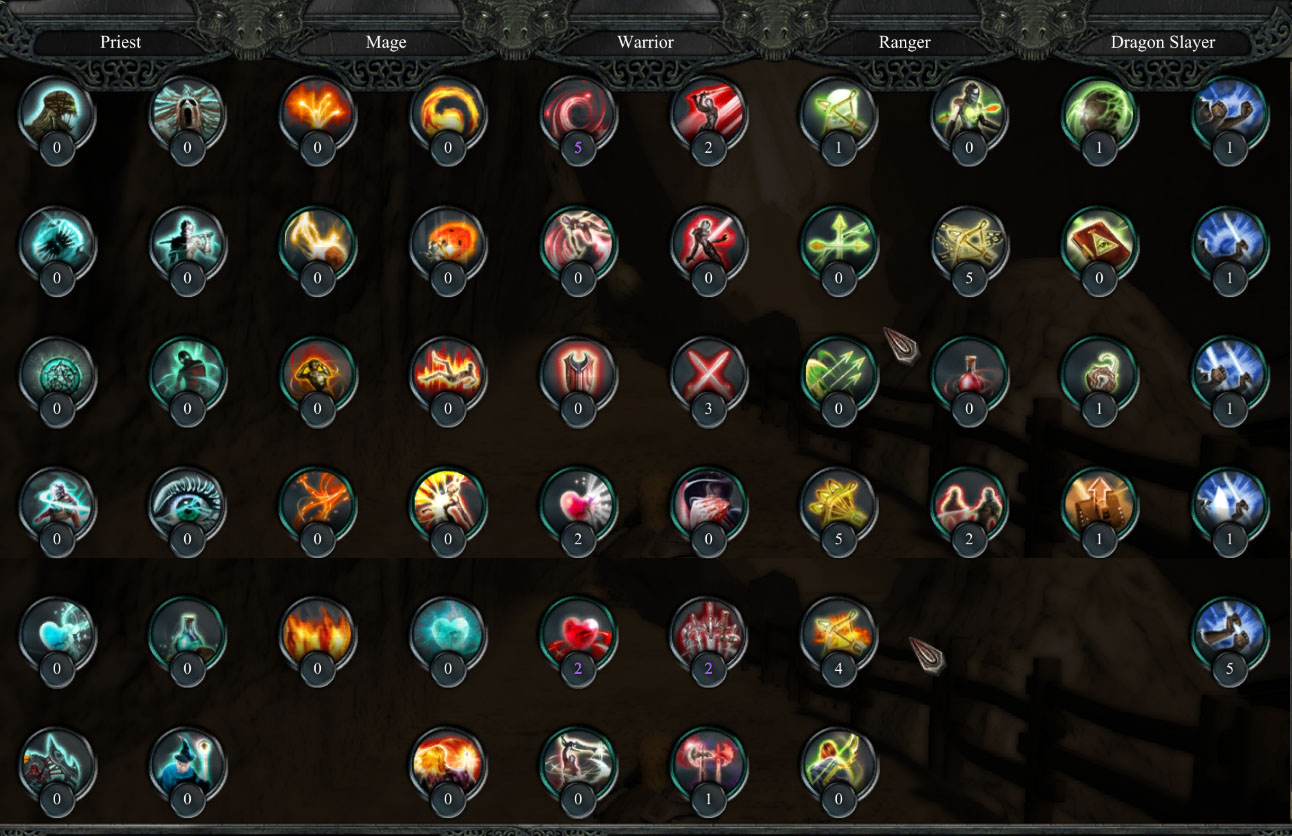Viewport: 1292px width, 836px height.
Task: Click the green bow skill atop the Ranger column
Action: [x=838, y=118]
